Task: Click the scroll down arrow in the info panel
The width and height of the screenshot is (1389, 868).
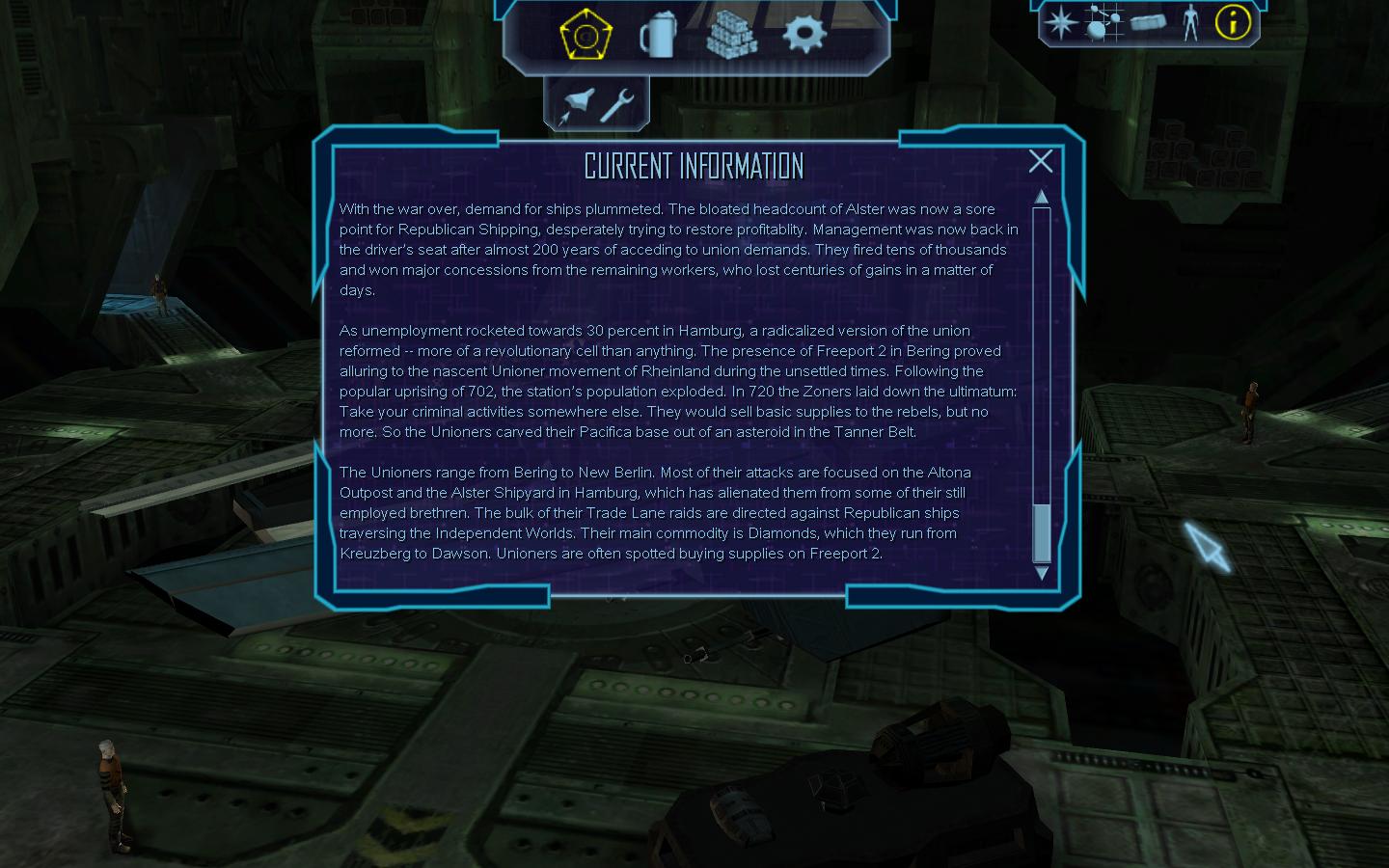Action: [1041, 573]
